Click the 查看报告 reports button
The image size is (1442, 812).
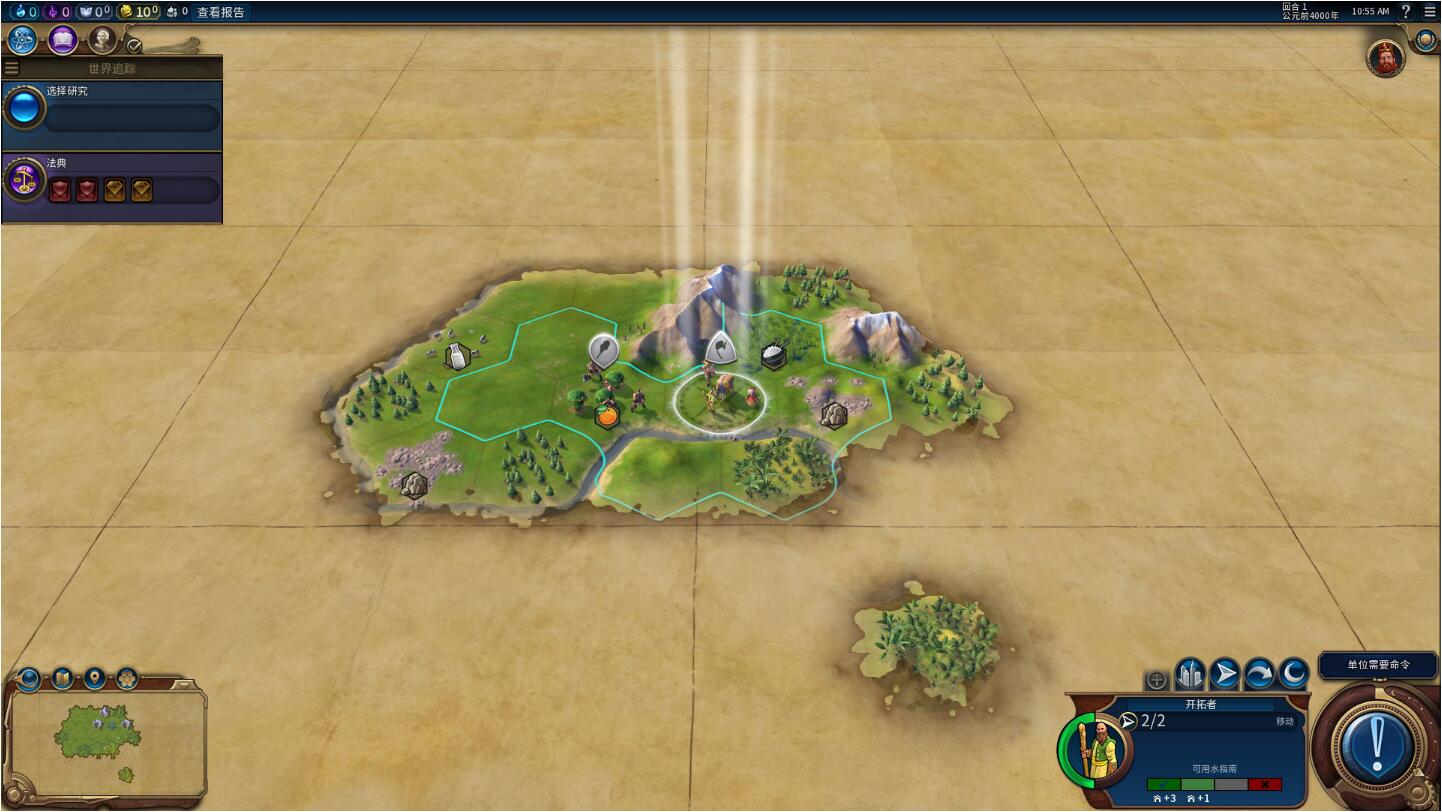click(x=220, y=12)
